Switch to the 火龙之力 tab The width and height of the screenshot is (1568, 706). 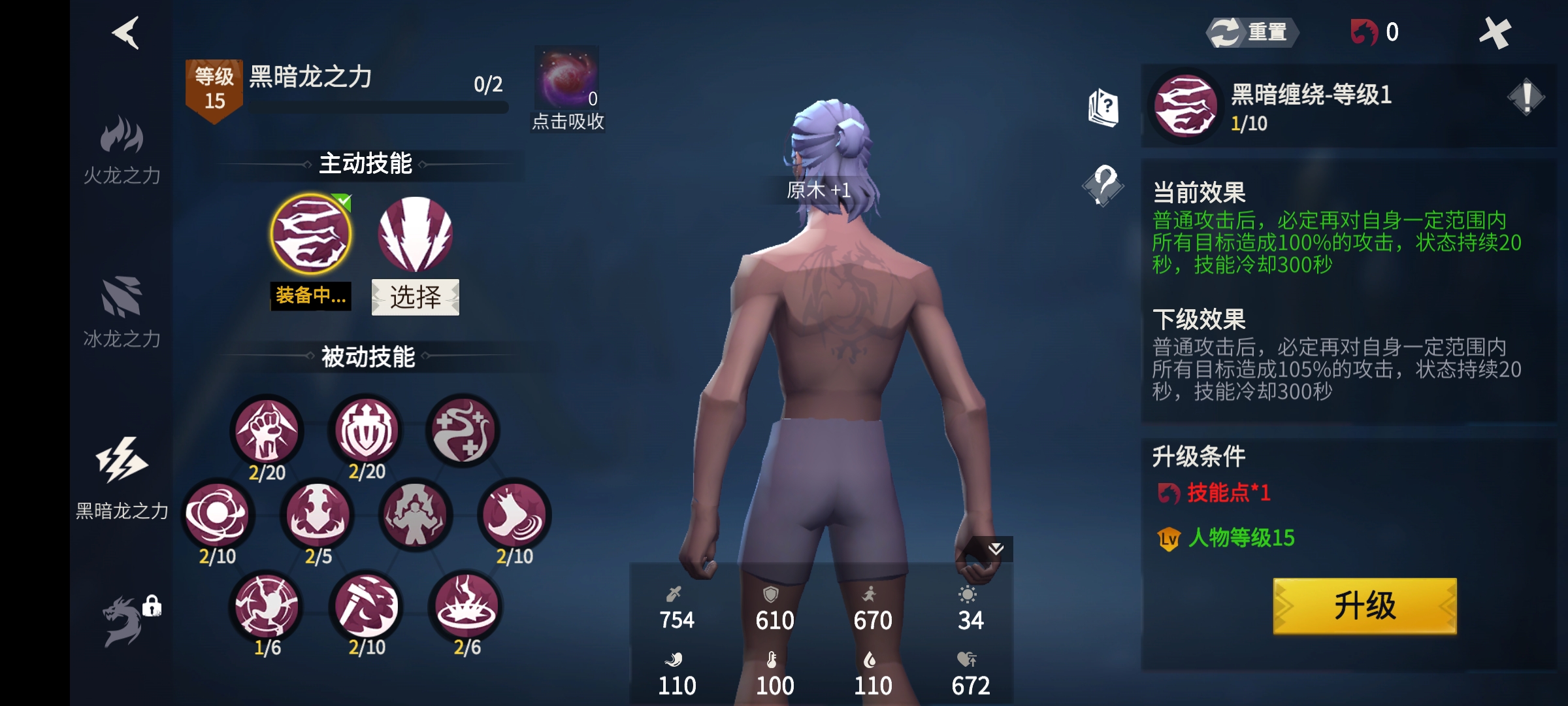(x=122, y=150)
